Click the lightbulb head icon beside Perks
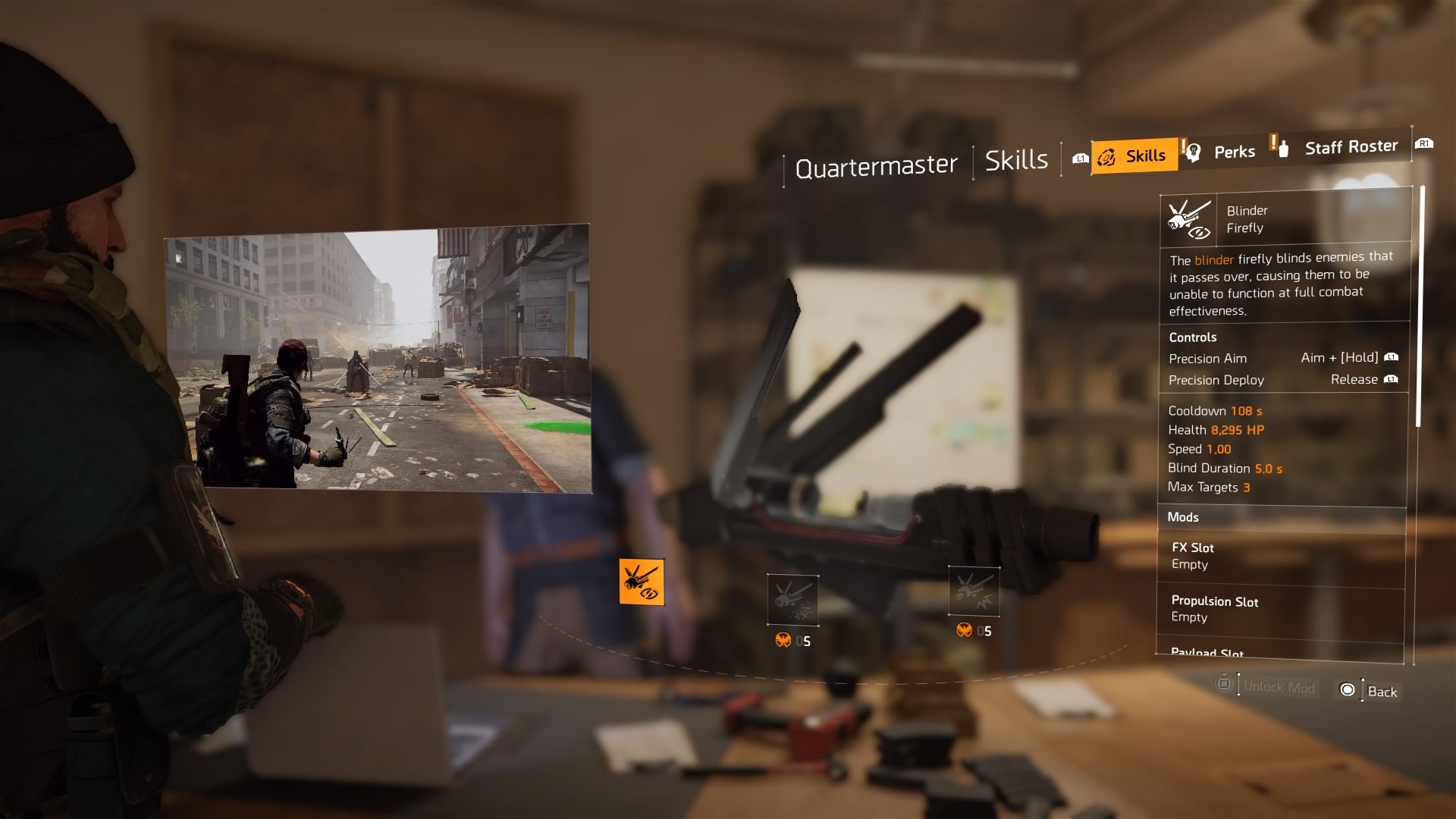 pyautogui.click(x=1192, y=152)
